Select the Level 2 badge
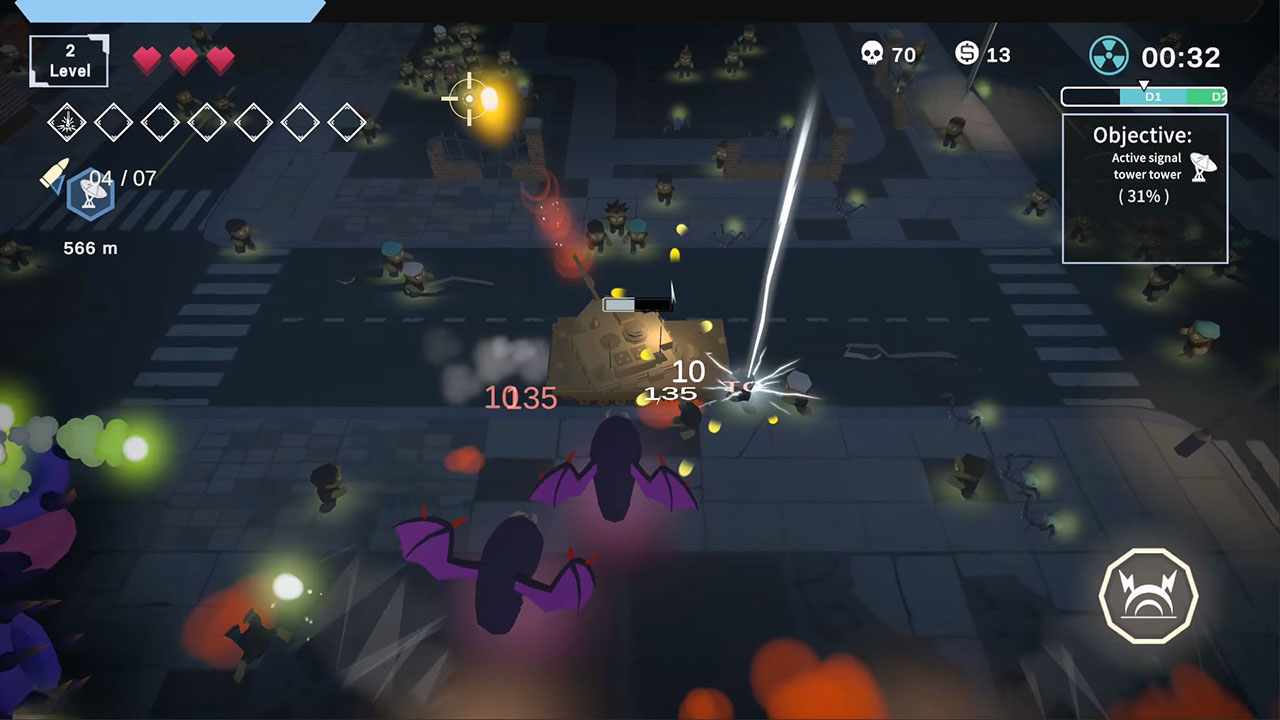 tap(68, 59)
